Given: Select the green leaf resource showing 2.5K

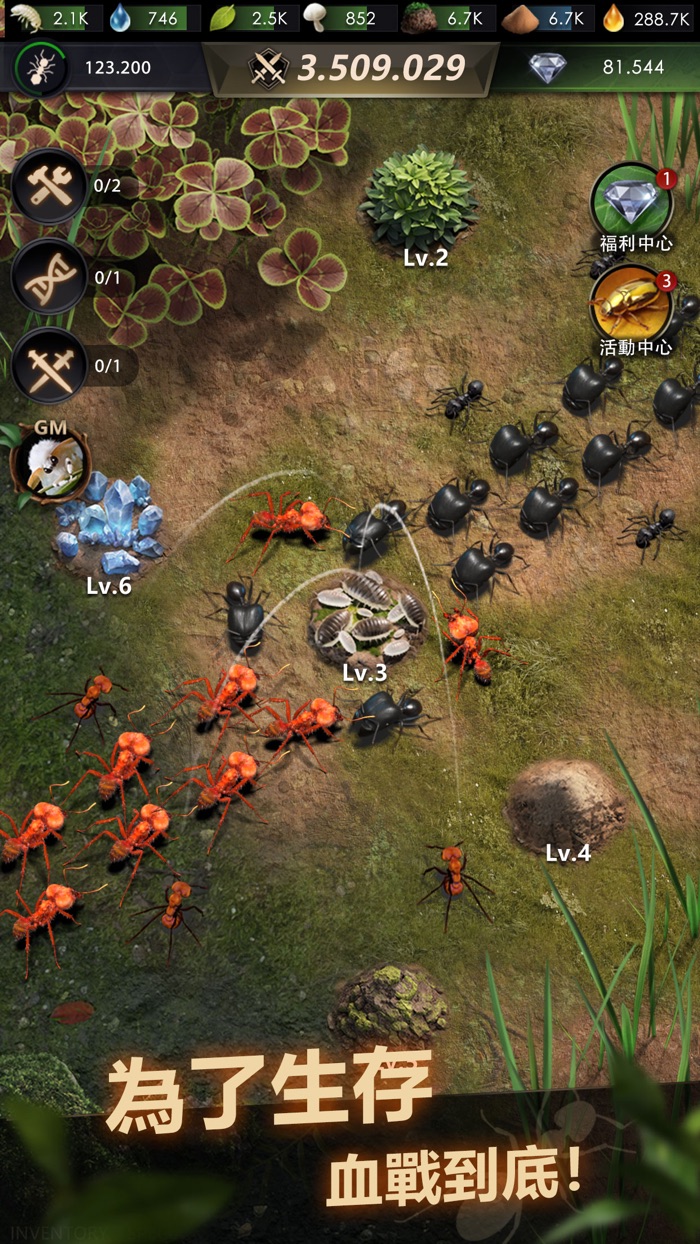Looking at the screenshot, I should [222, 17].
